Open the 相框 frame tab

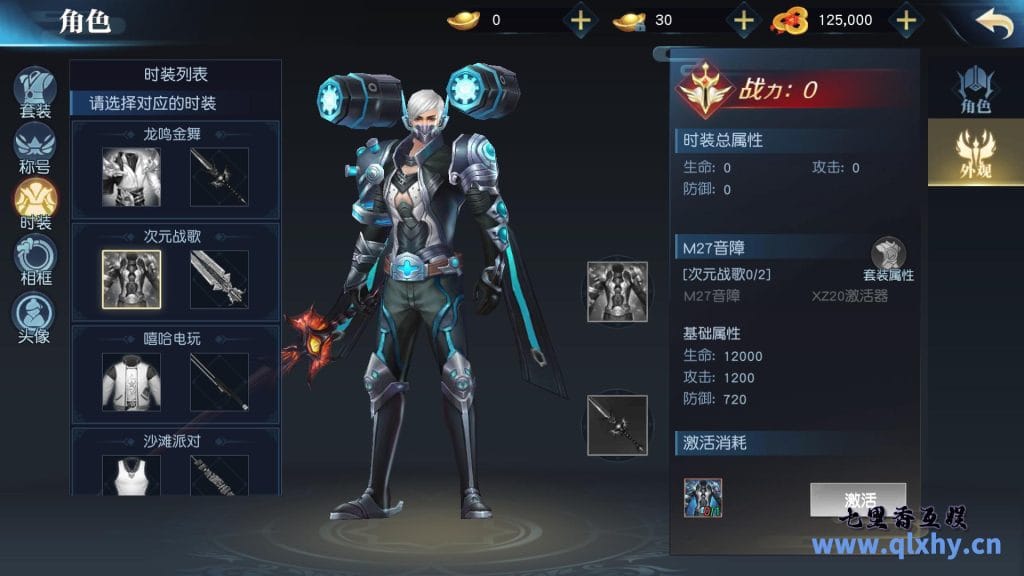click(35, 259)
